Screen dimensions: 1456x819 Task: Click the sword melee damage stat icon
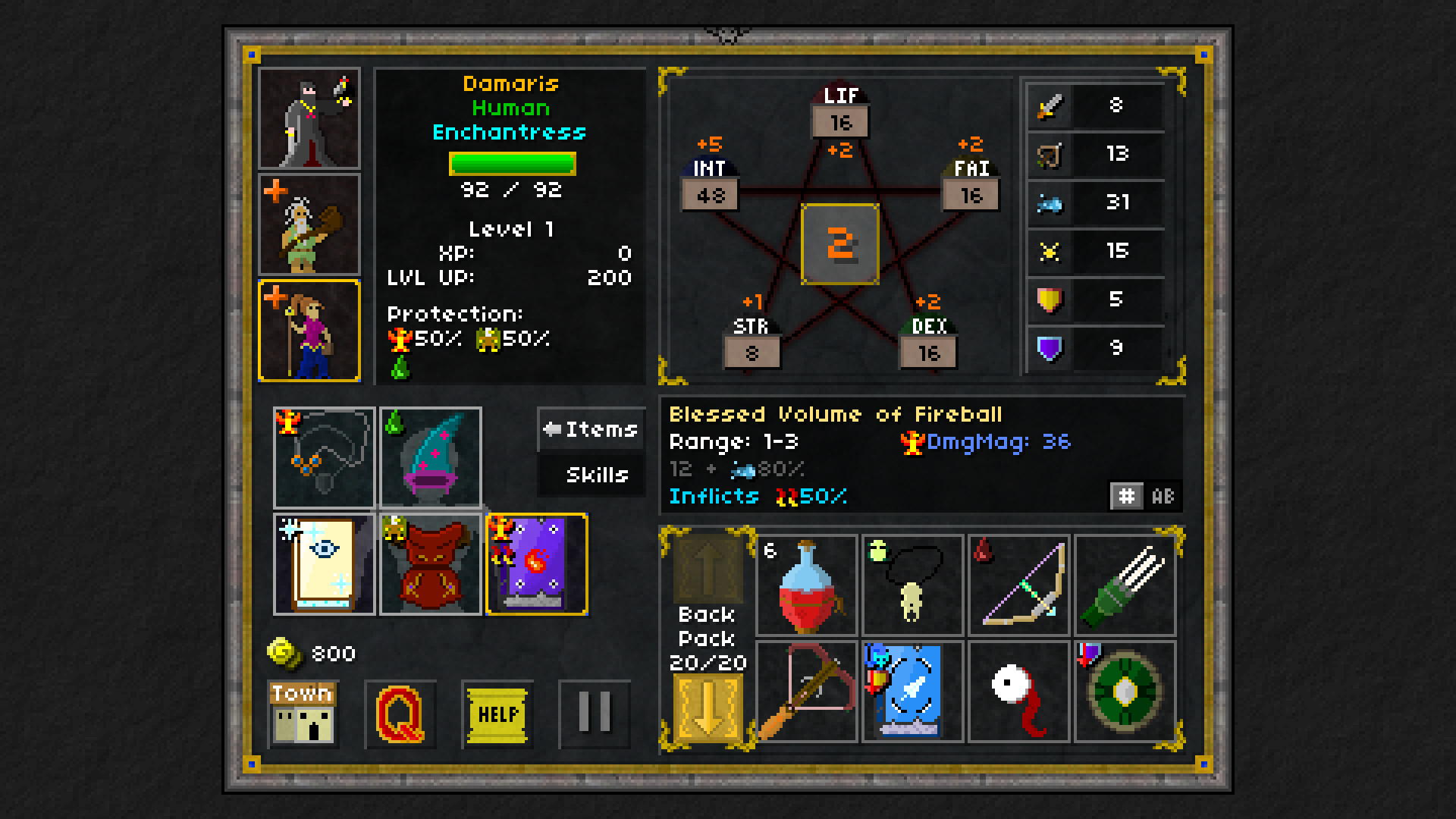[x=1050, y=105]
